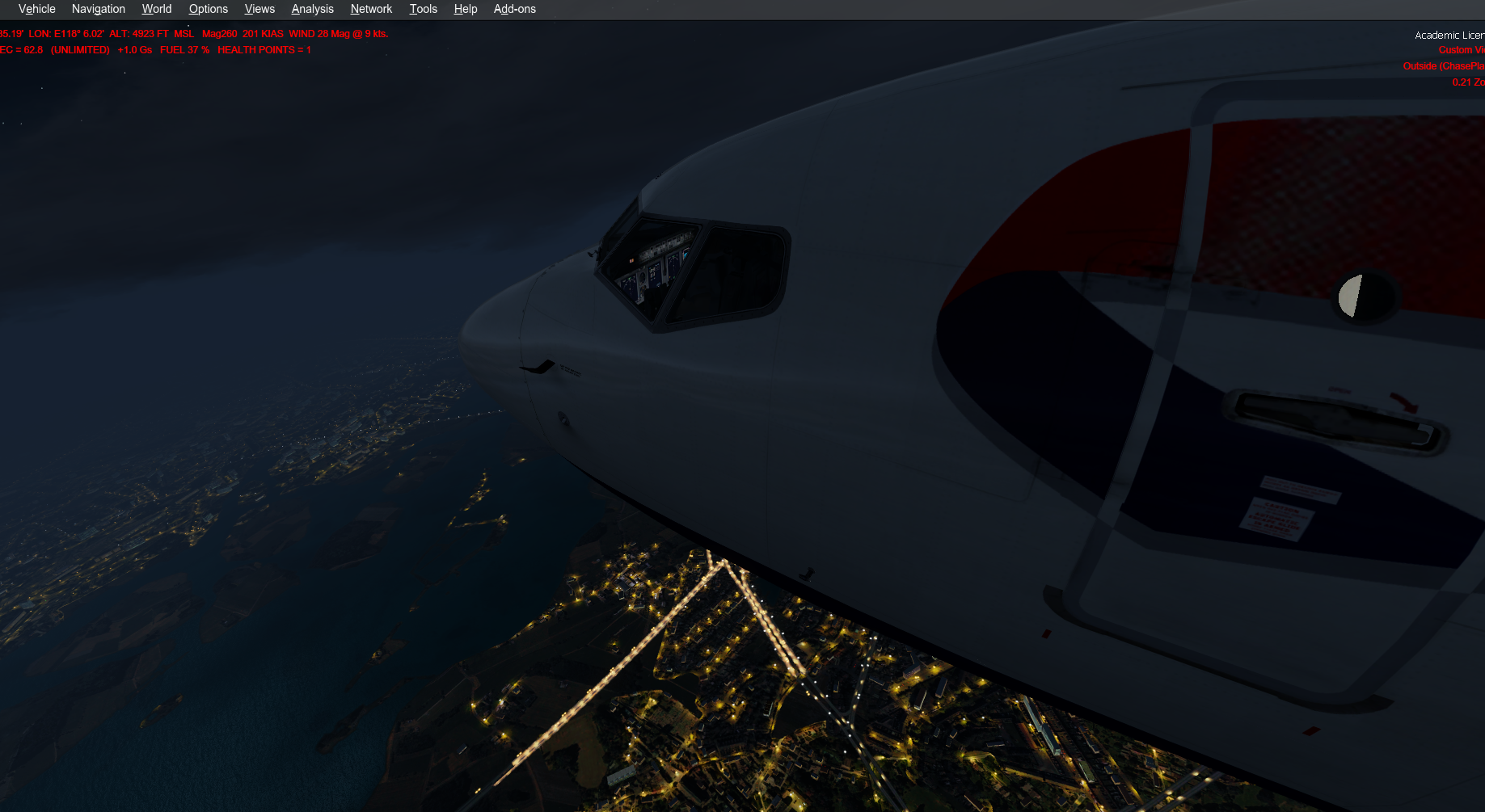Viewport: 1485px width, 812px height.
Task: Open the Network menu
Action: [371, 9]
